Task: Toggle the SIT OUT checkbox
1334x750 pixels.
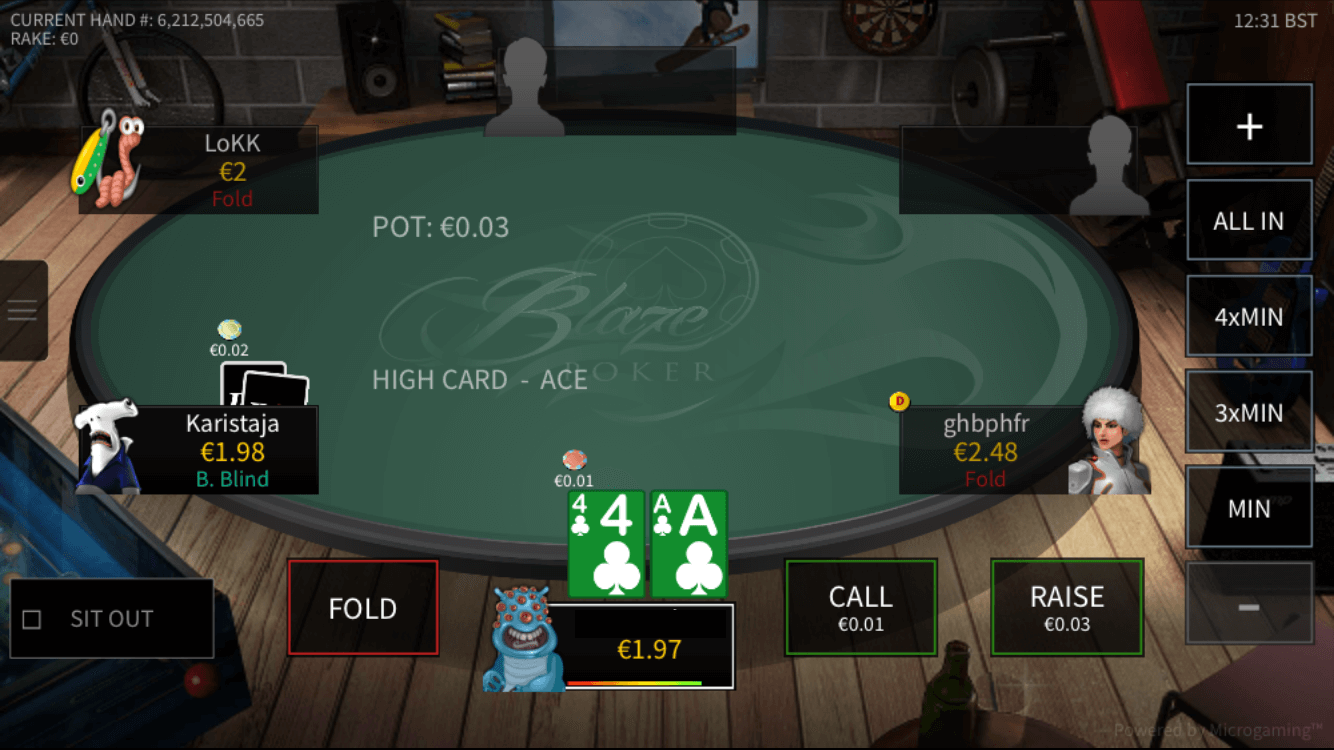Action: pyautogui.click(x=32, y=620)
